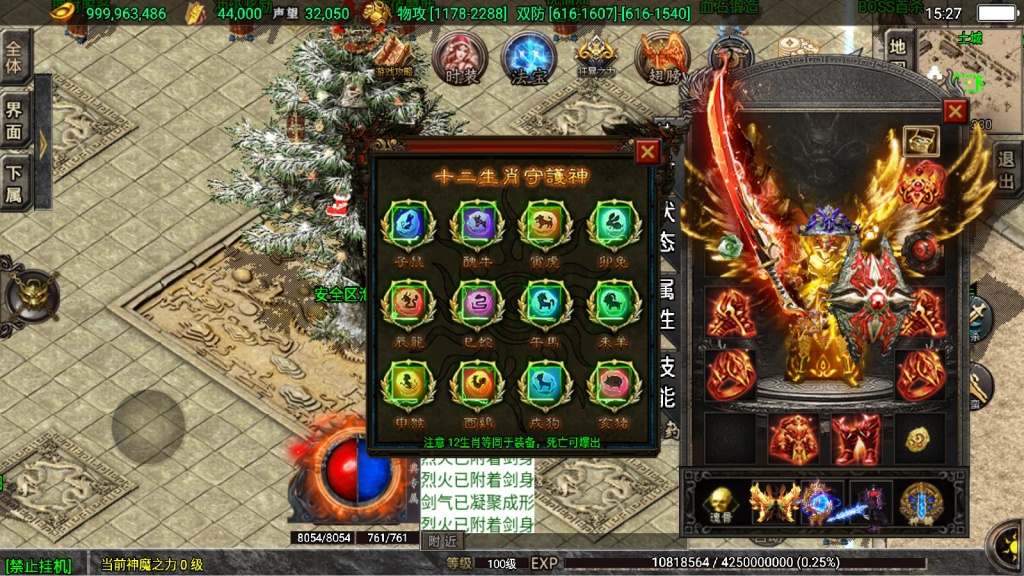Select the 寅虎 tiger zodiac guardian
The height and width of the screenshot is (576, 1024).
click(543, 225)
